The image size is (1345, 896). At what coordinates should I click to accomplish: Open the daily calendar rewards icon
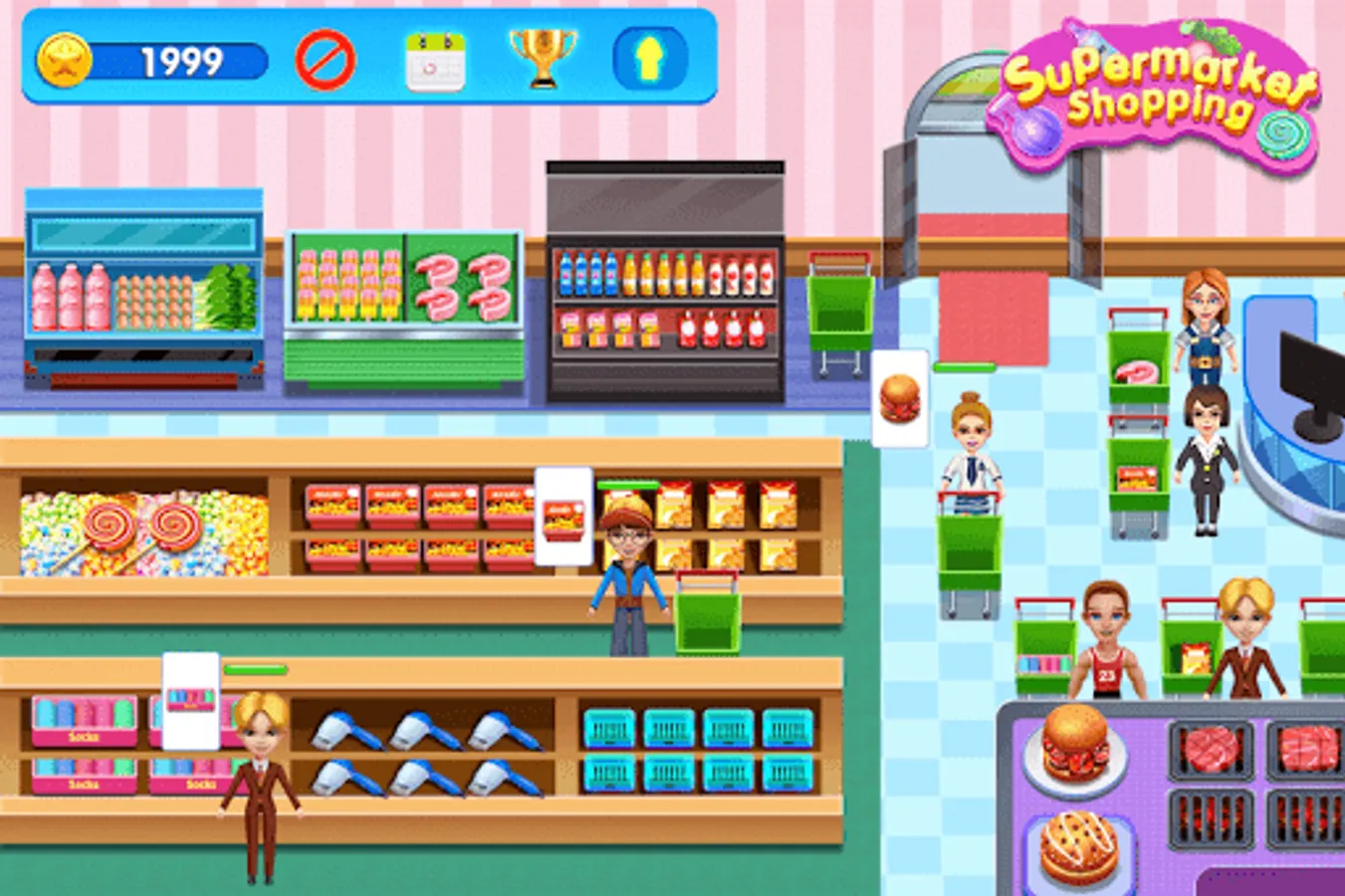437,60
